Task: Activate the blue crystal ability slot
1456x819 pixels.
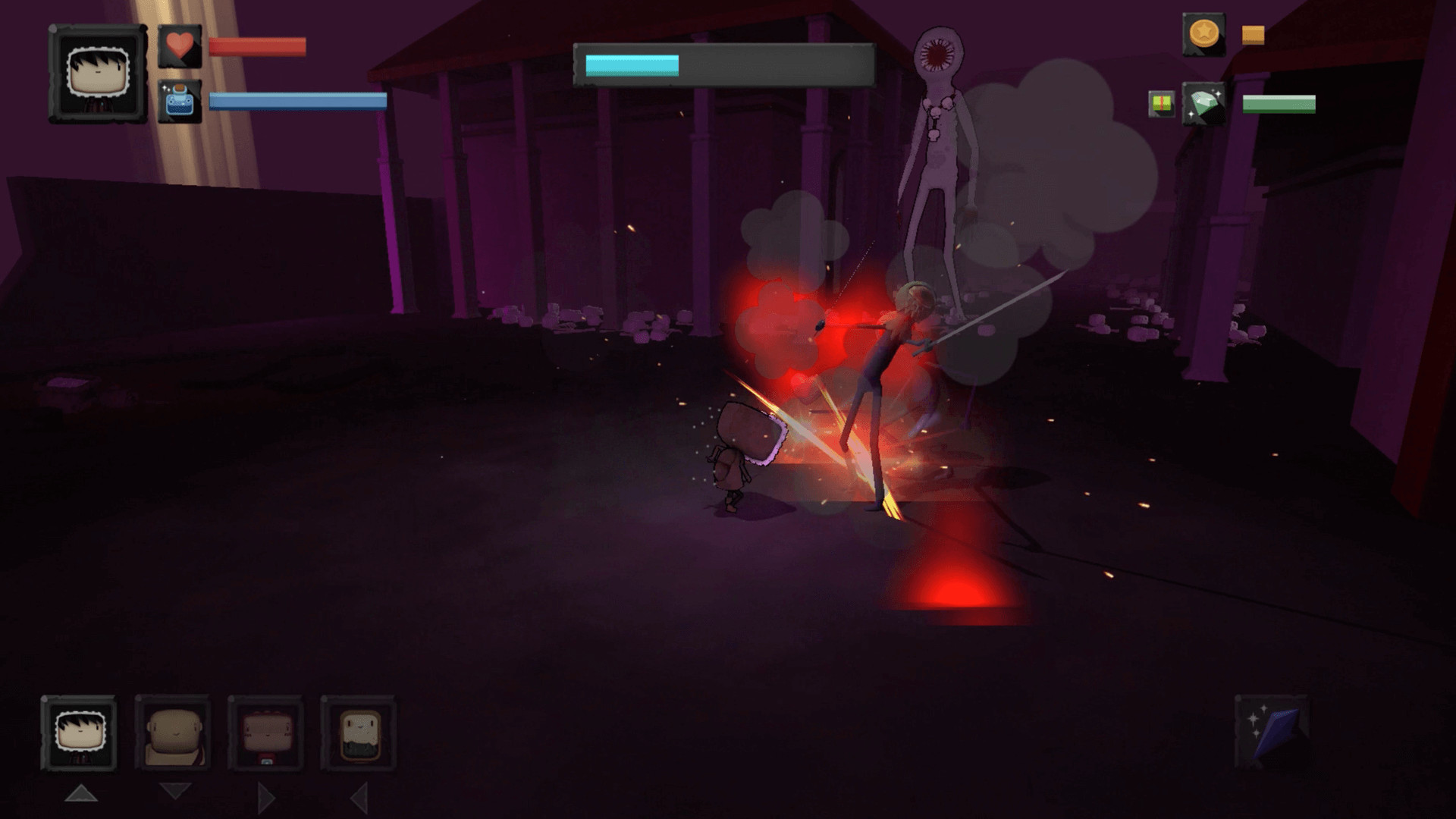Action: coord(1272,730)
